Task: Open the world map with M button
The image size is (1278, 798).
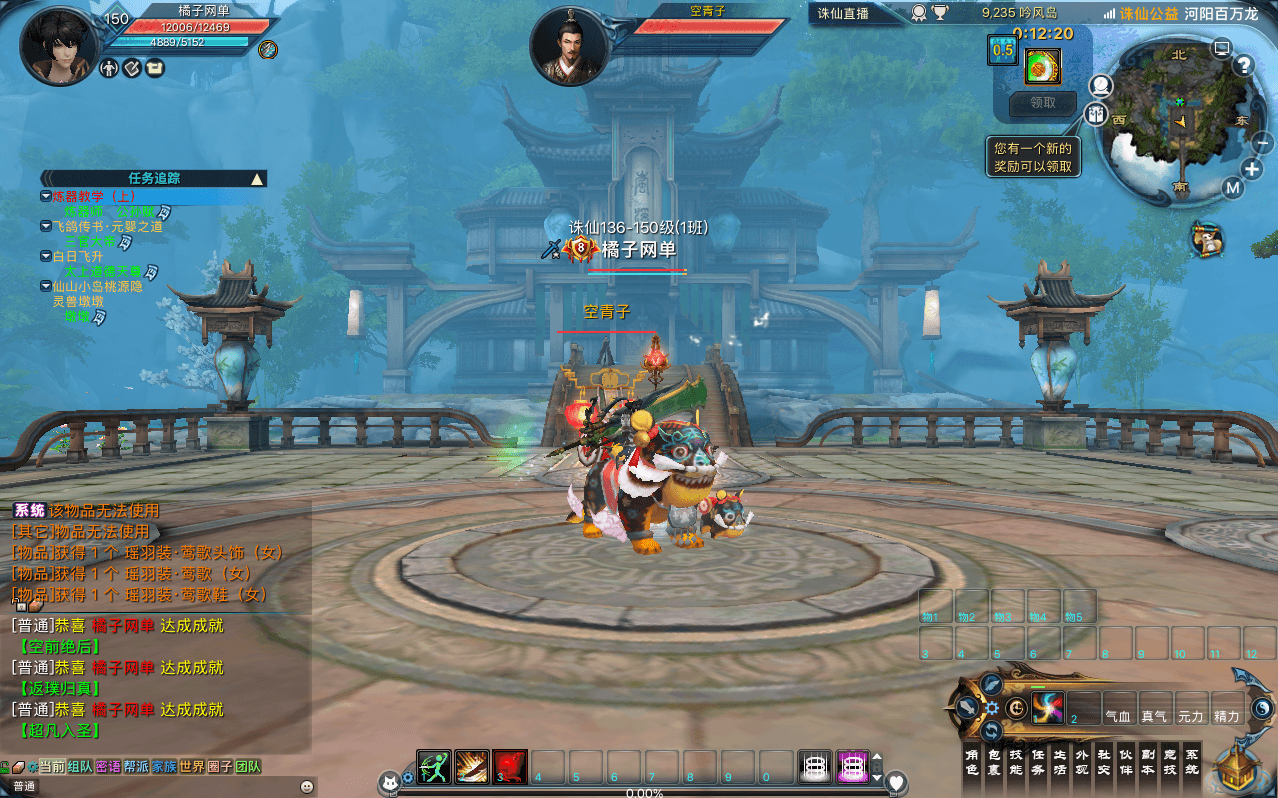Action: point(1232,188)
